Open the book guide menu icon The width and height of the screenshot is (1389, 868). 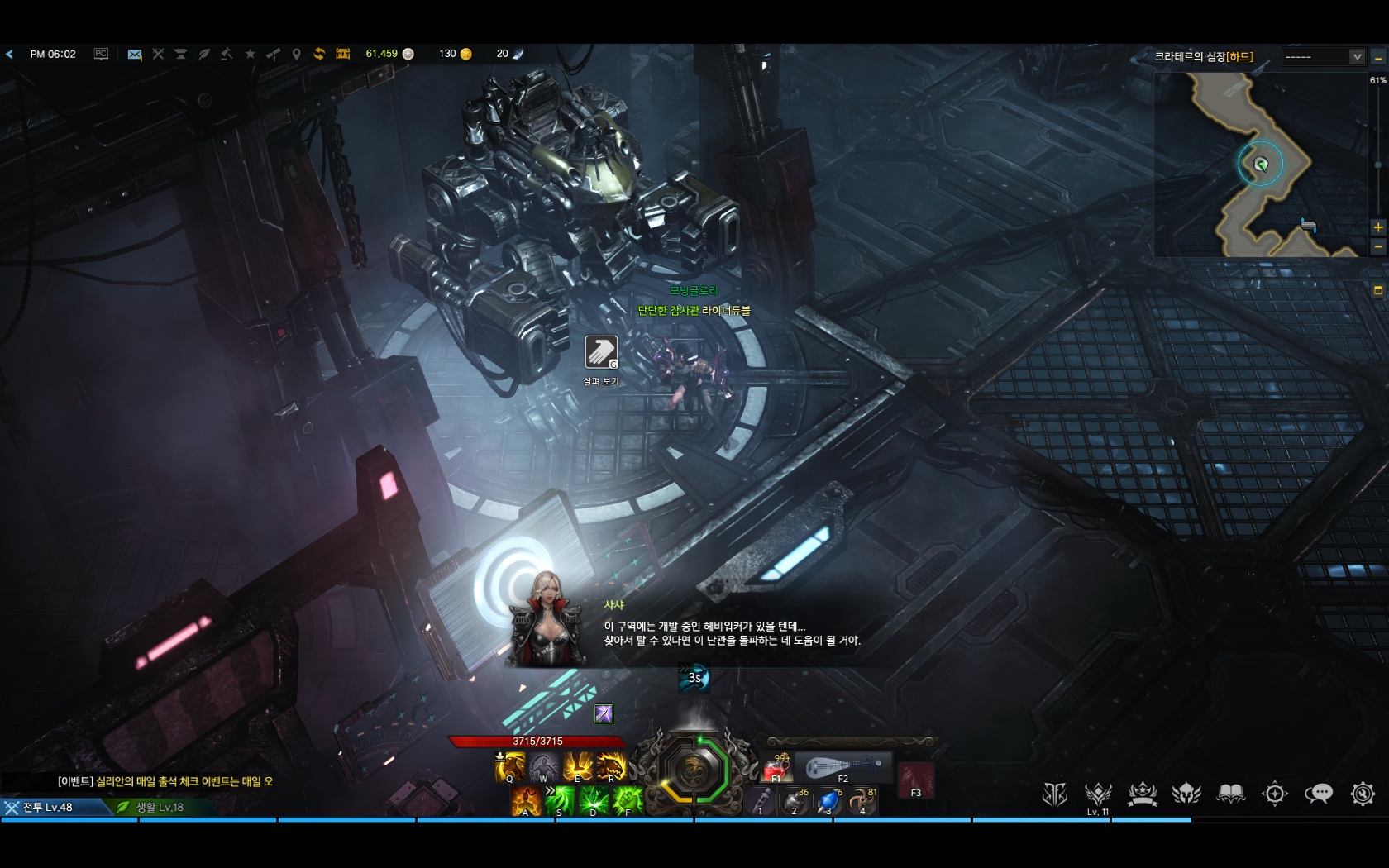click(1230, 794)
